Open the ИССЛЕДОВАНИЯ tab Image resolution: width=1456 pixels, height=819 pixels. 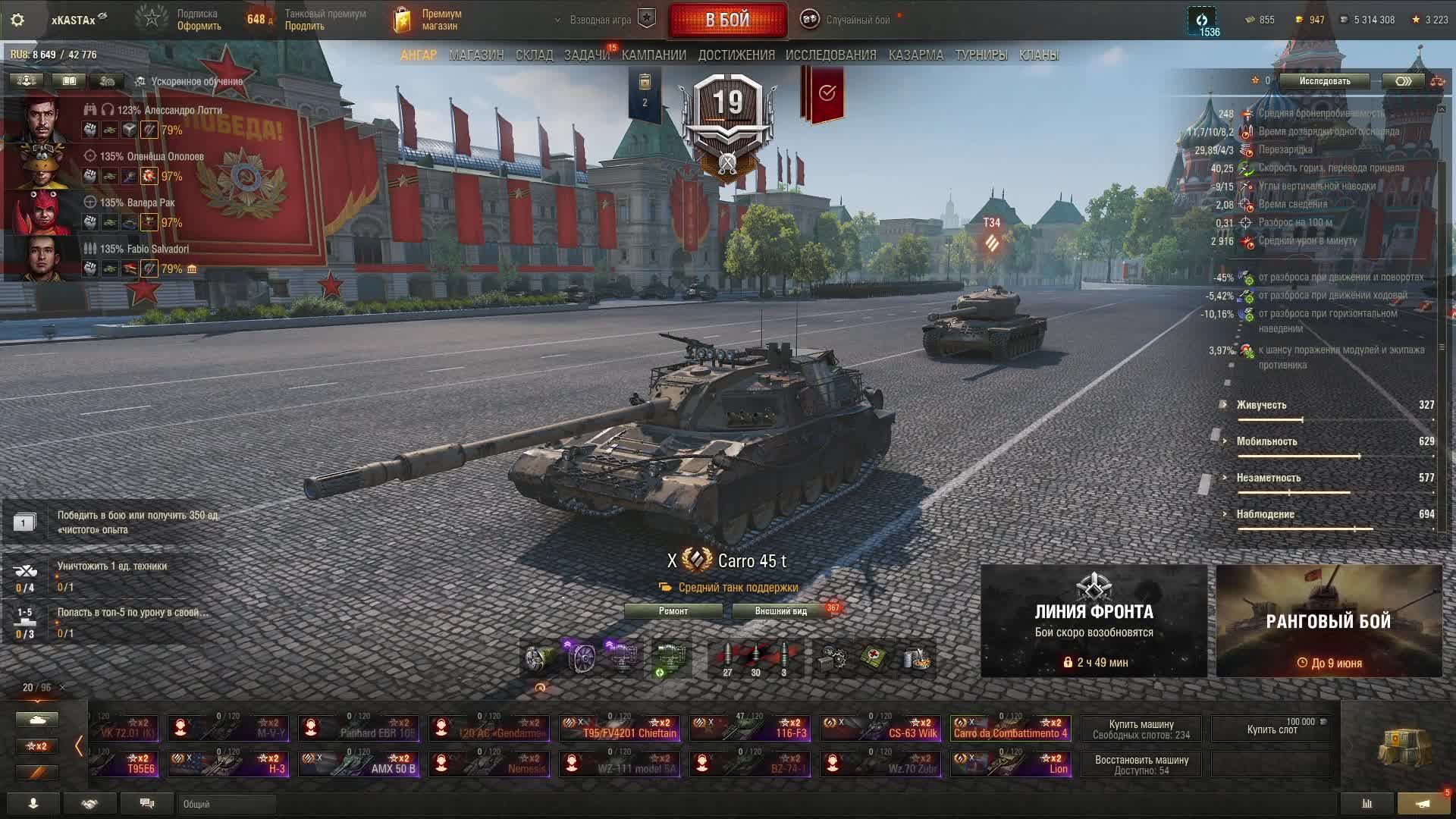pyautogui.click(x=830, y=55)
